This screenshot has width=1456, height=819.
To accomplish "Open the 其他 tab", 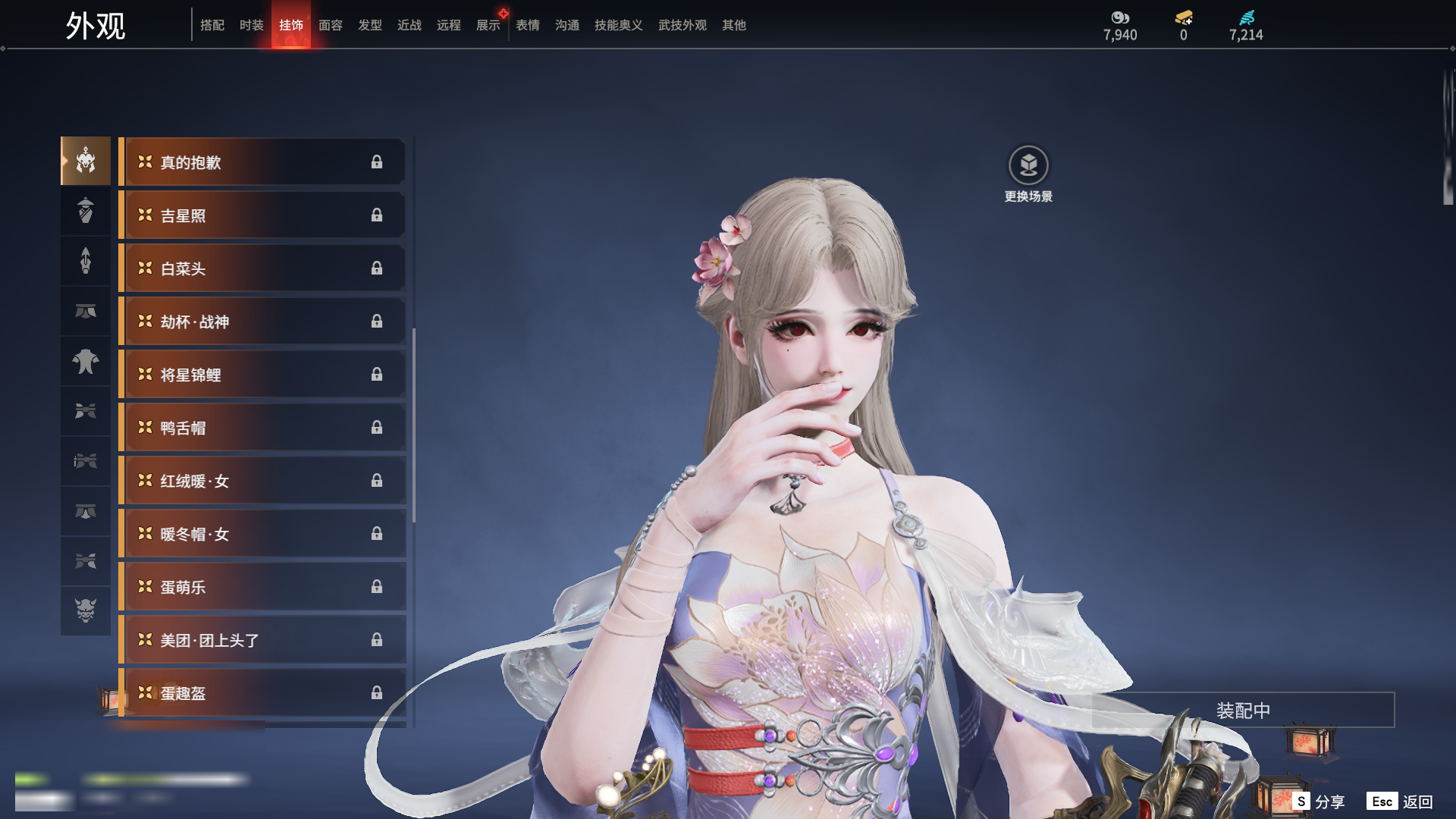I will 733,25.
